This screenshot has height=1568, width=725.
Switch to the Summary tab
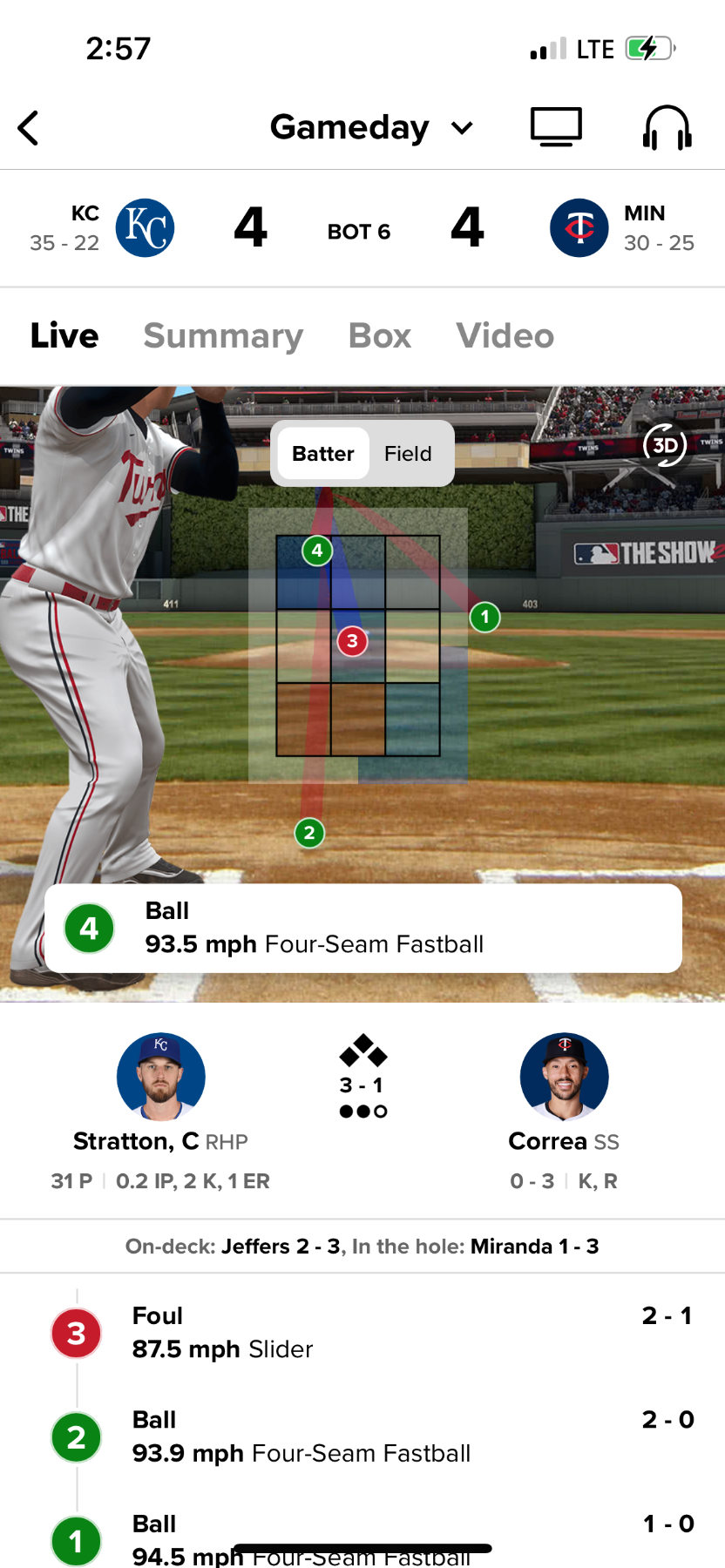click(223, 335)
